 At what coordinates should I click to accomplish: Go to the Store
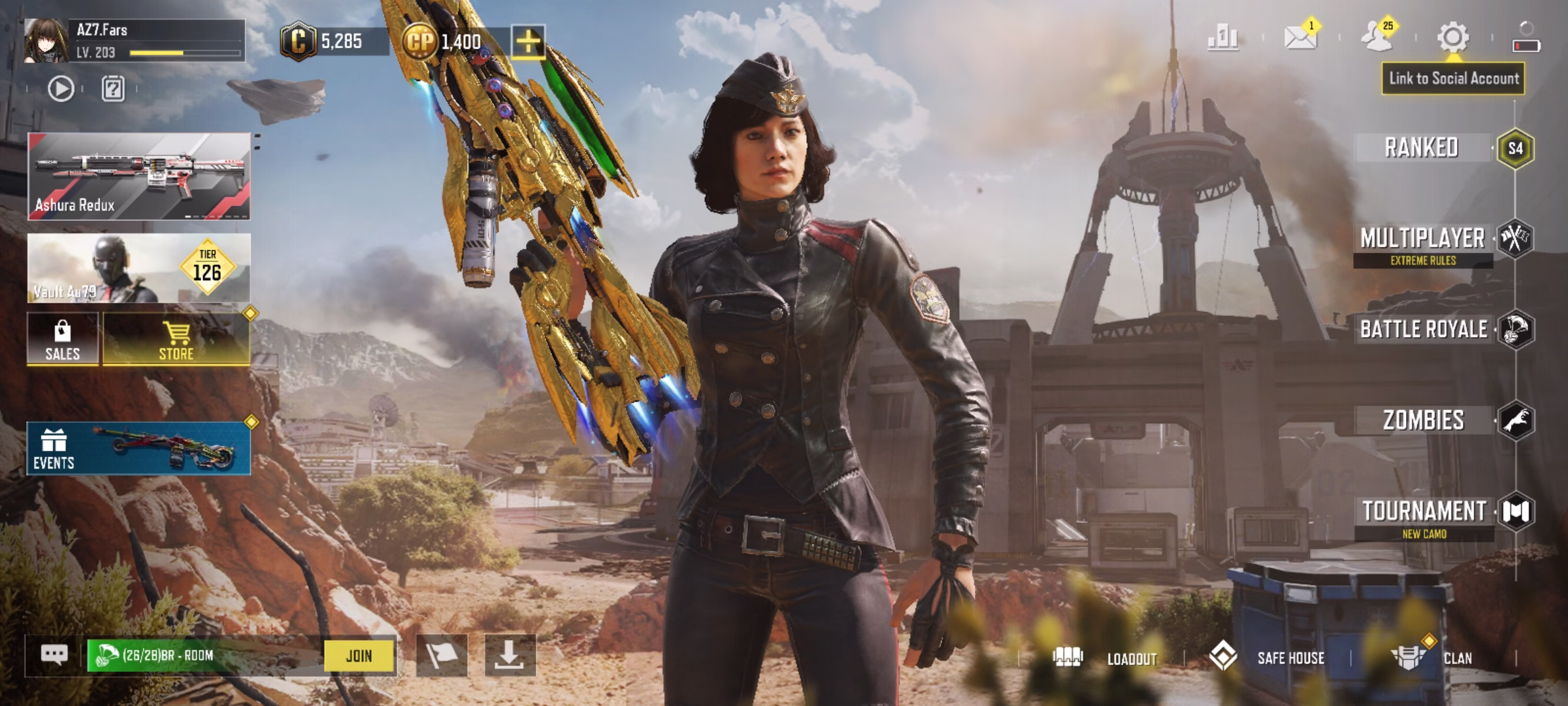point(176,339)
